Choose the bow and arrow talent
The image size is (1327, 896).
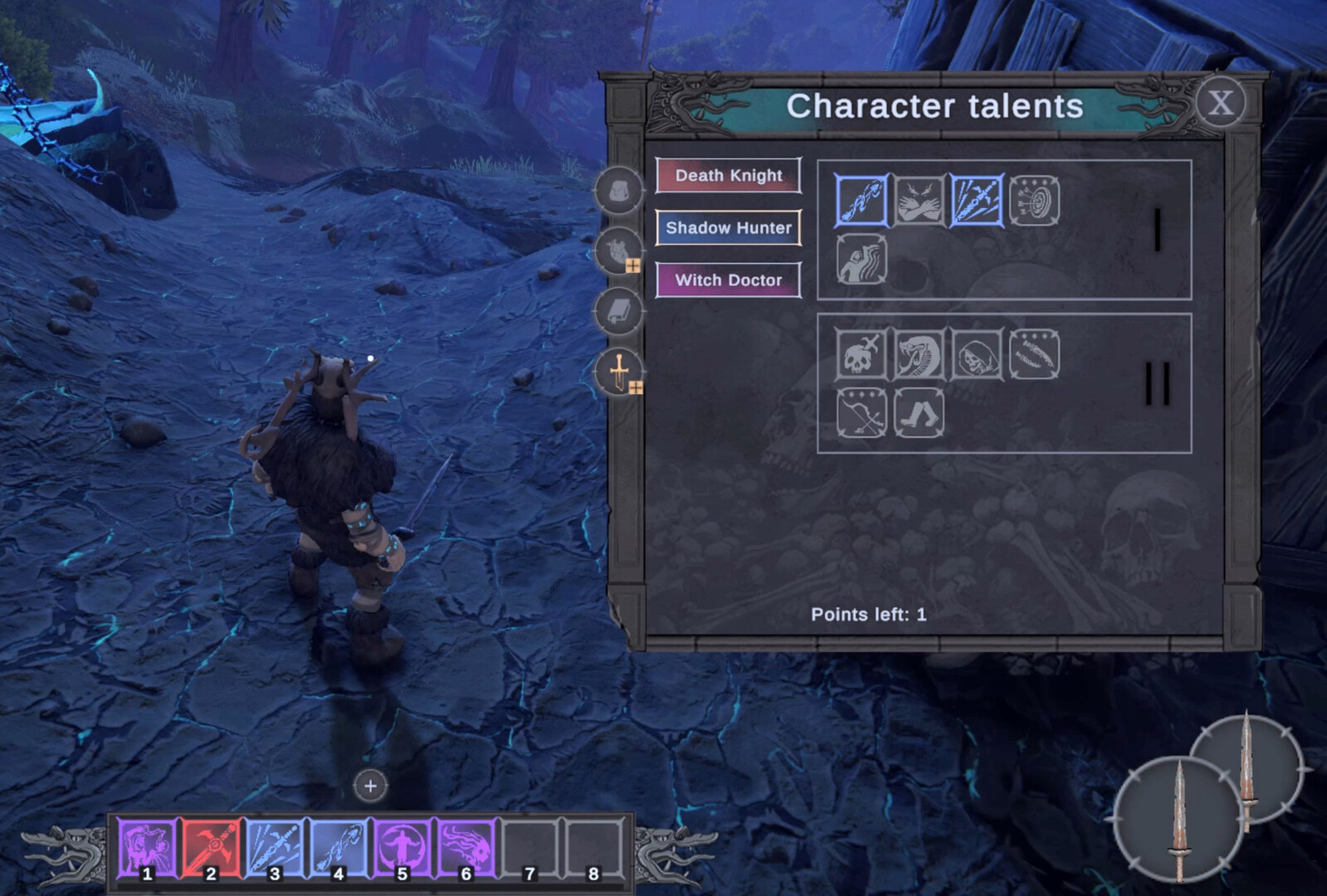[x=861, y=412]
